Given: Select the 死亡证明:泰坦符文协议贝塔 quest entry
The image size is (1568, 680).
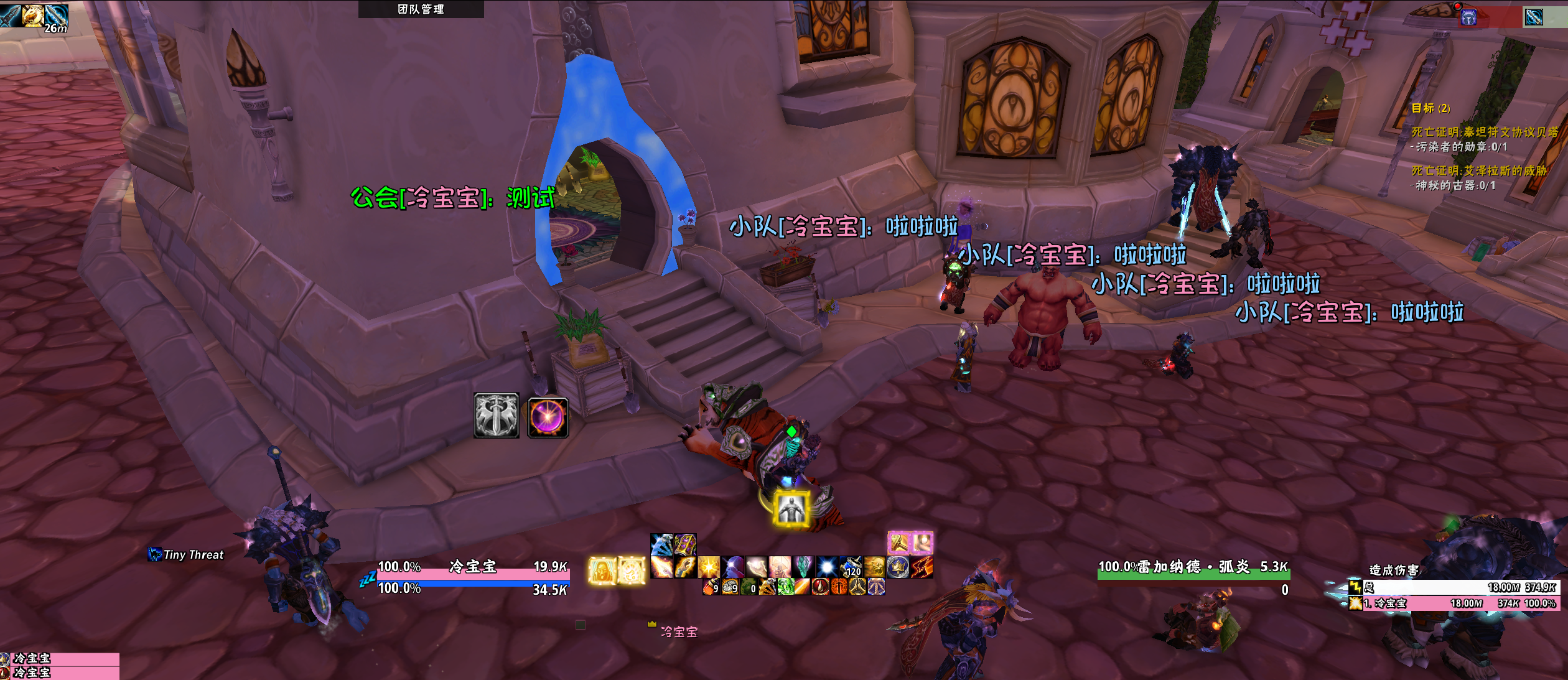Looking at the screenshot, I should 1484,132.
